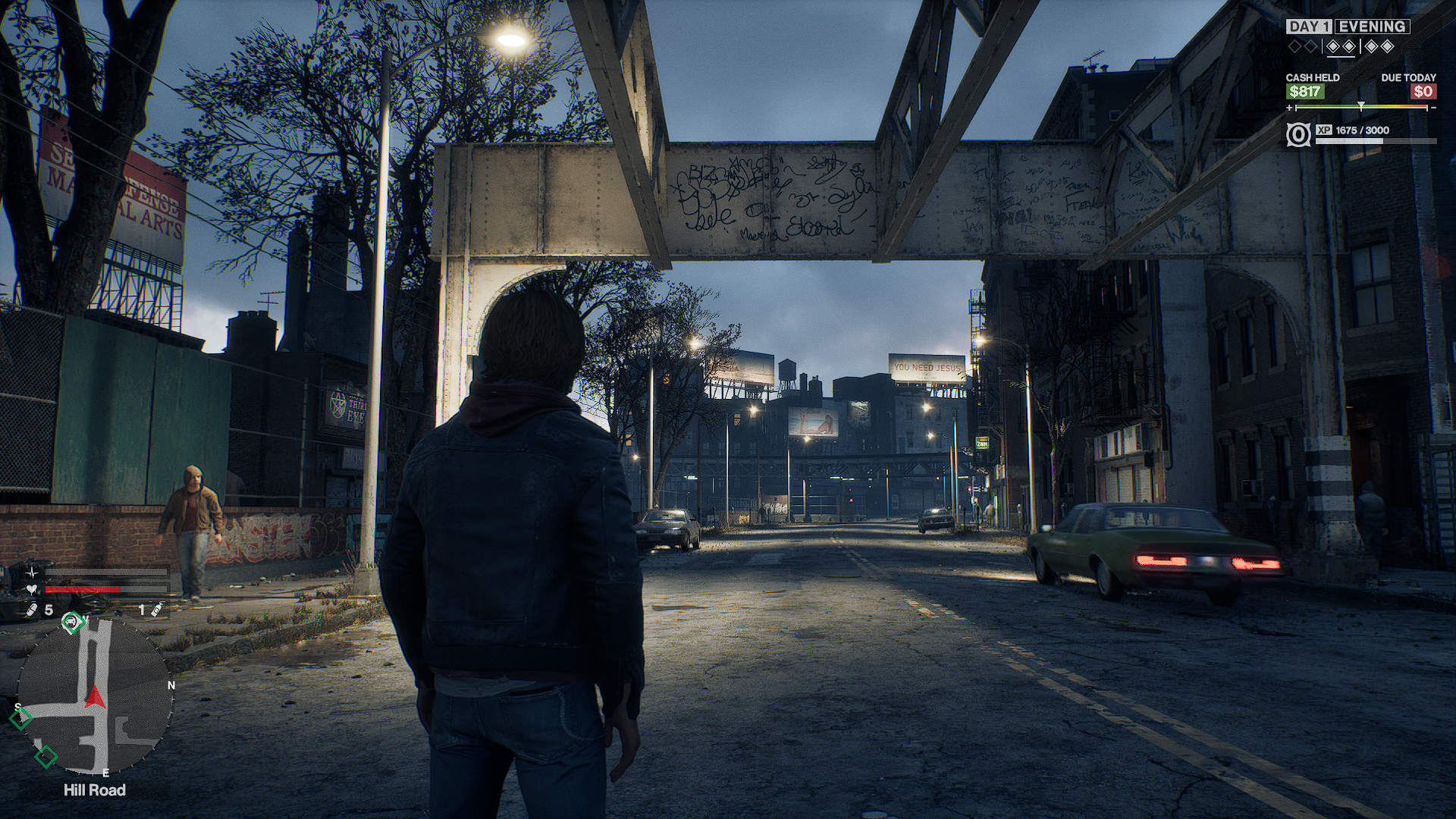Select the car marker on the minimap
The height and width of the screenshot is (819, 1456).
(73, 622)
